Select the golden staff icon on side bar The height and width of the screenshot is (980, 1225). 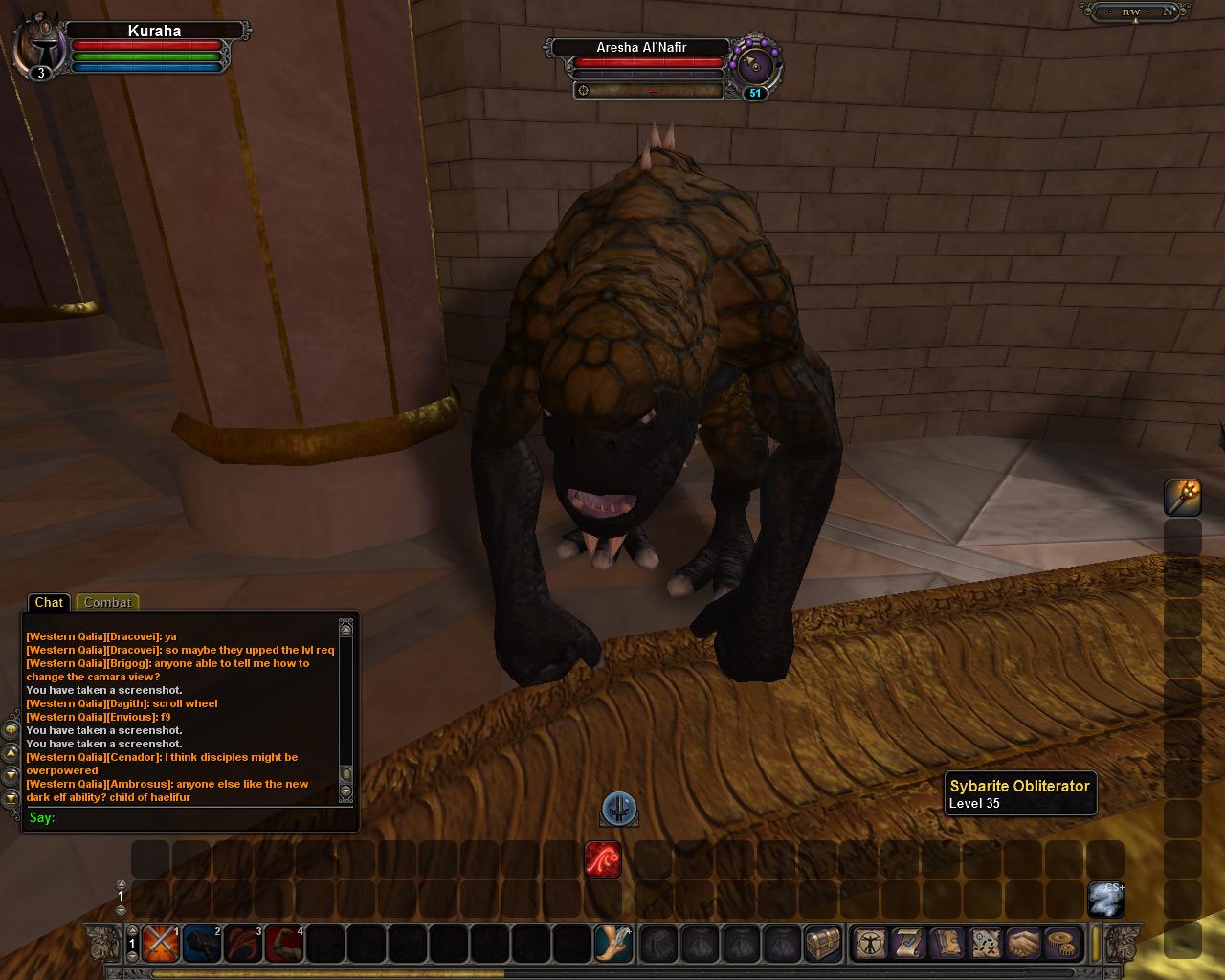pyautogui.click(x=1183, y=497)
